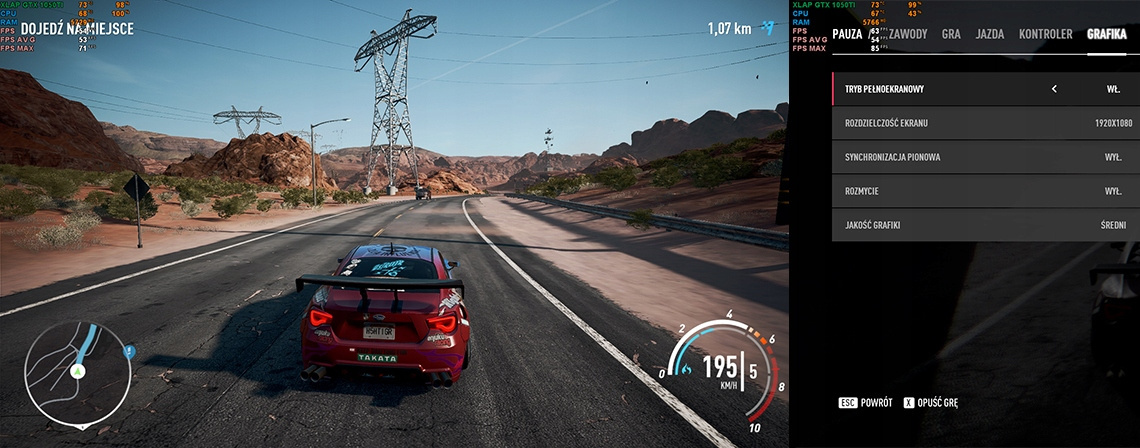
Task: Open the Gra settings tab
Action: coord(951,34)
